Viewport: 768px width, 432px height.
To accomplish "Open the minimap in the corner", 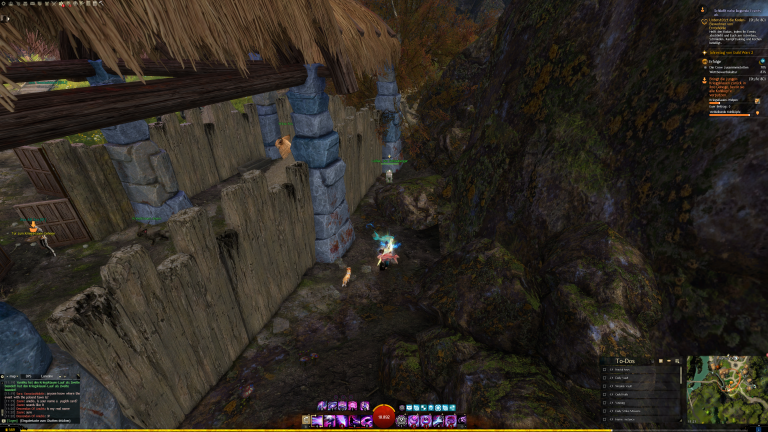I will [x=726, y=389].
